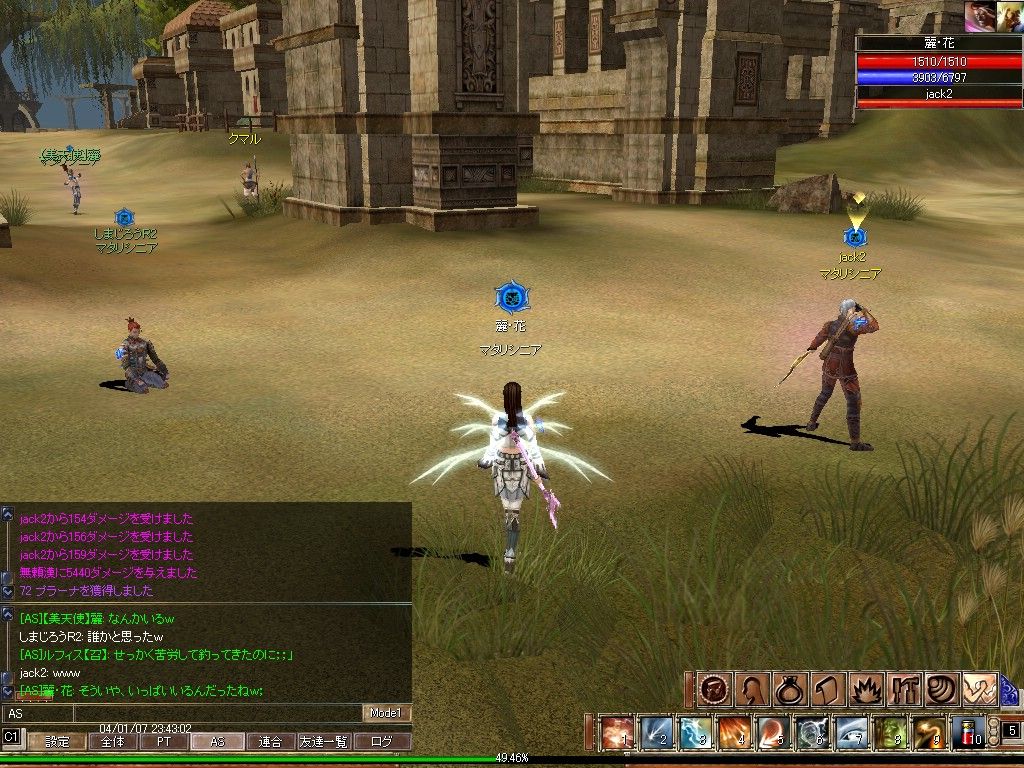Open the character profile head icon
1024x768 pixels.
[x=750, y=689]
